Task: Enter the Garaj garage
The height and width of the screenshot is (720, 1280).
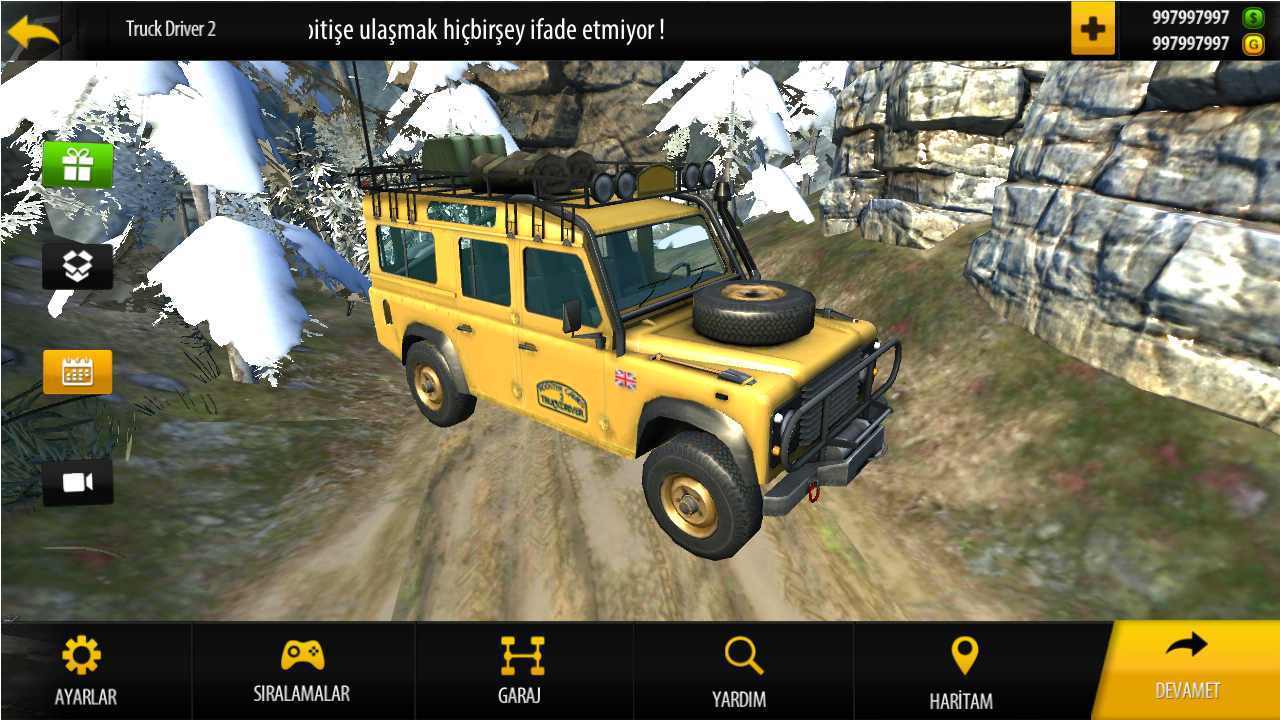Action: (x=521, y=672)
